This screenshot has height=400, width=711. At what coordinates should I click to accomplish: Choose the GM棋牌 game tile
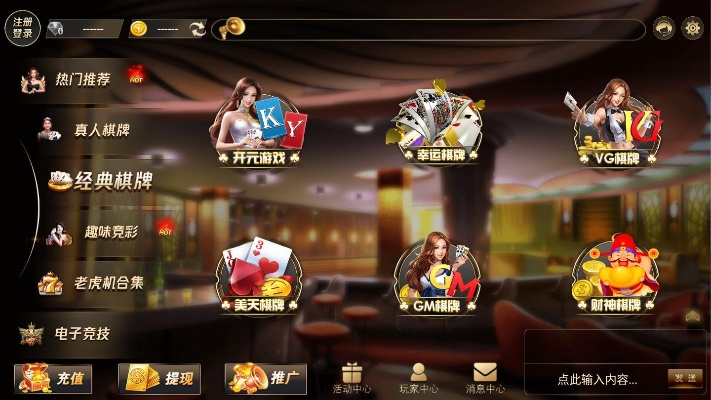[439, 275]
